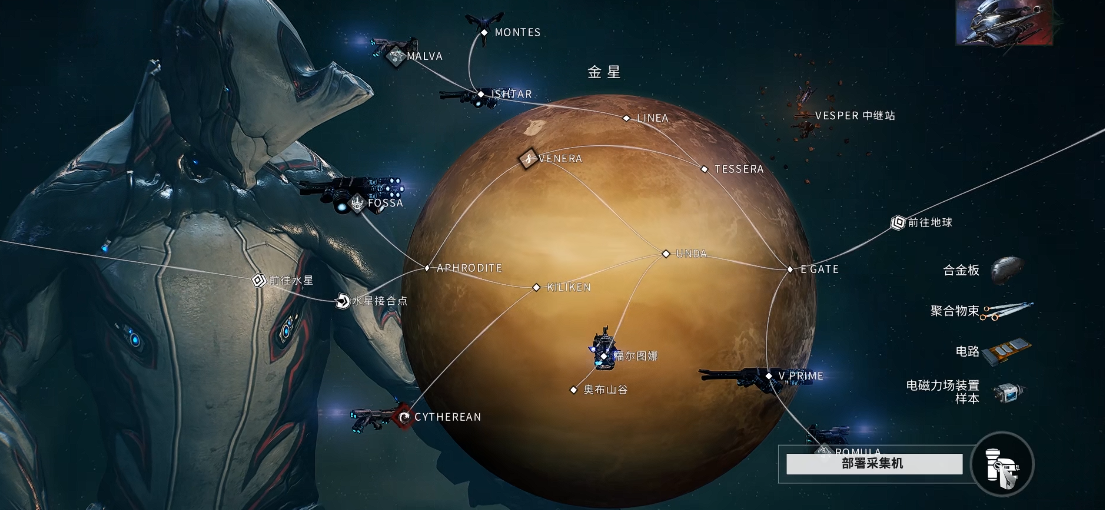Travel via the 前往地球 marker
The image size is (1105, 510).
pyautogui.click(x=897, y=223)
